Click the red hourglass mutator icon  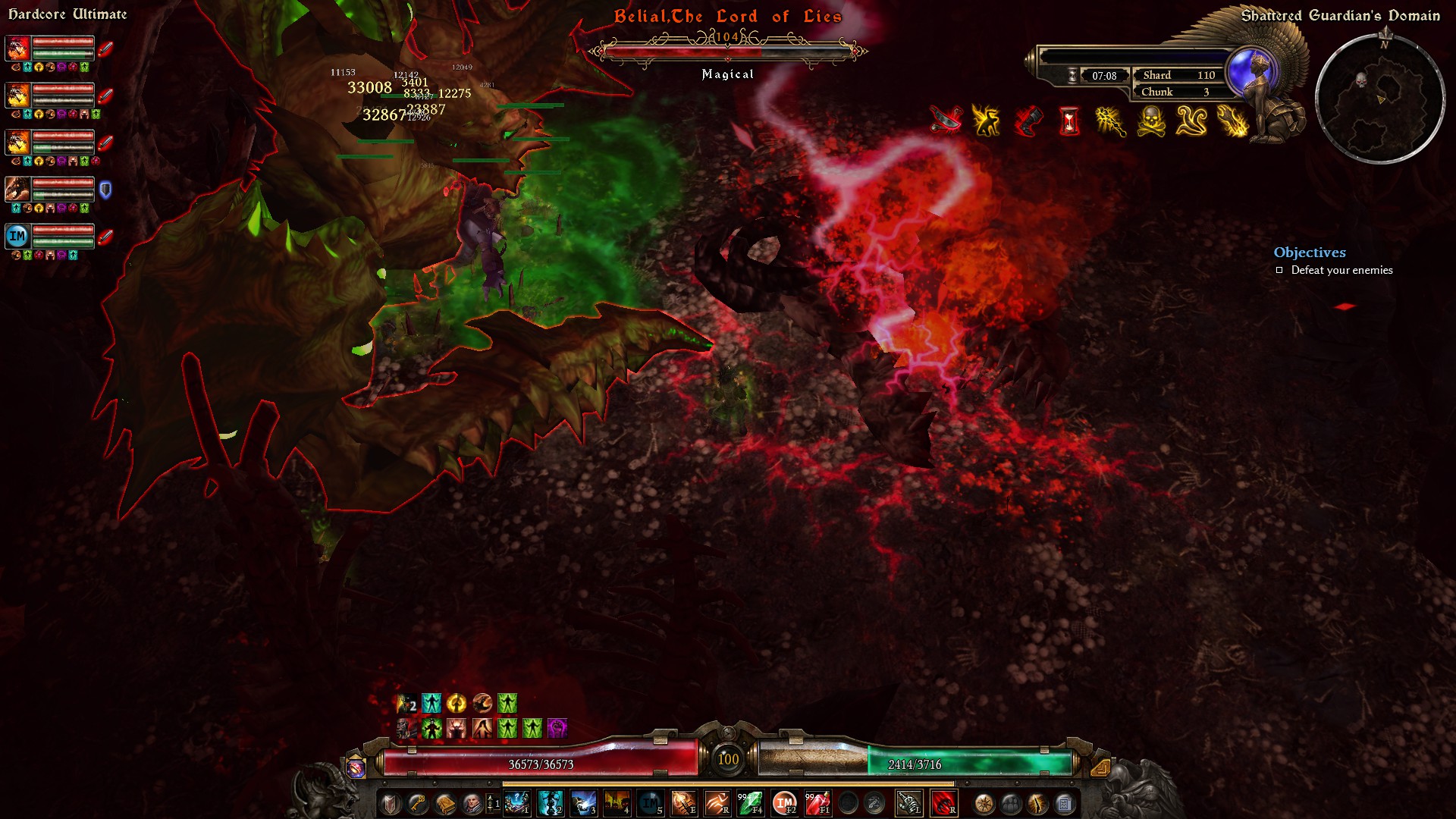click(x=1069, y=121)
